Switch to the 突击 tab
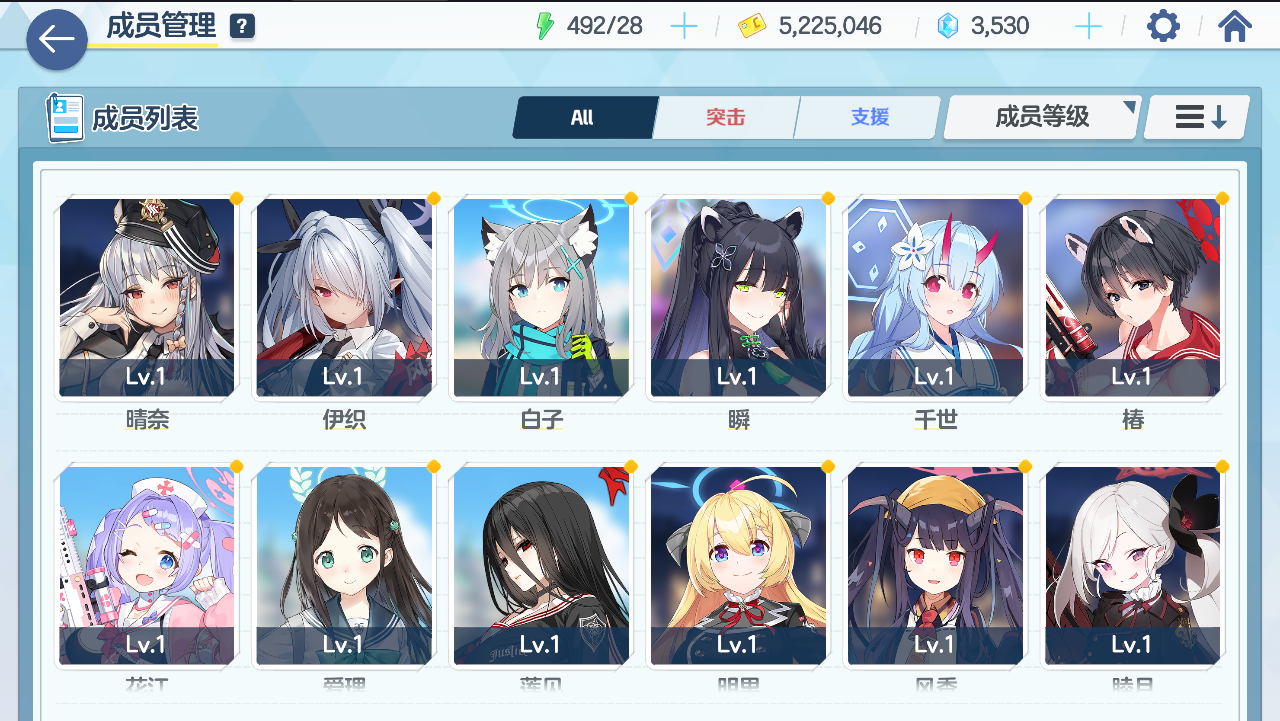 coord(726,117)
